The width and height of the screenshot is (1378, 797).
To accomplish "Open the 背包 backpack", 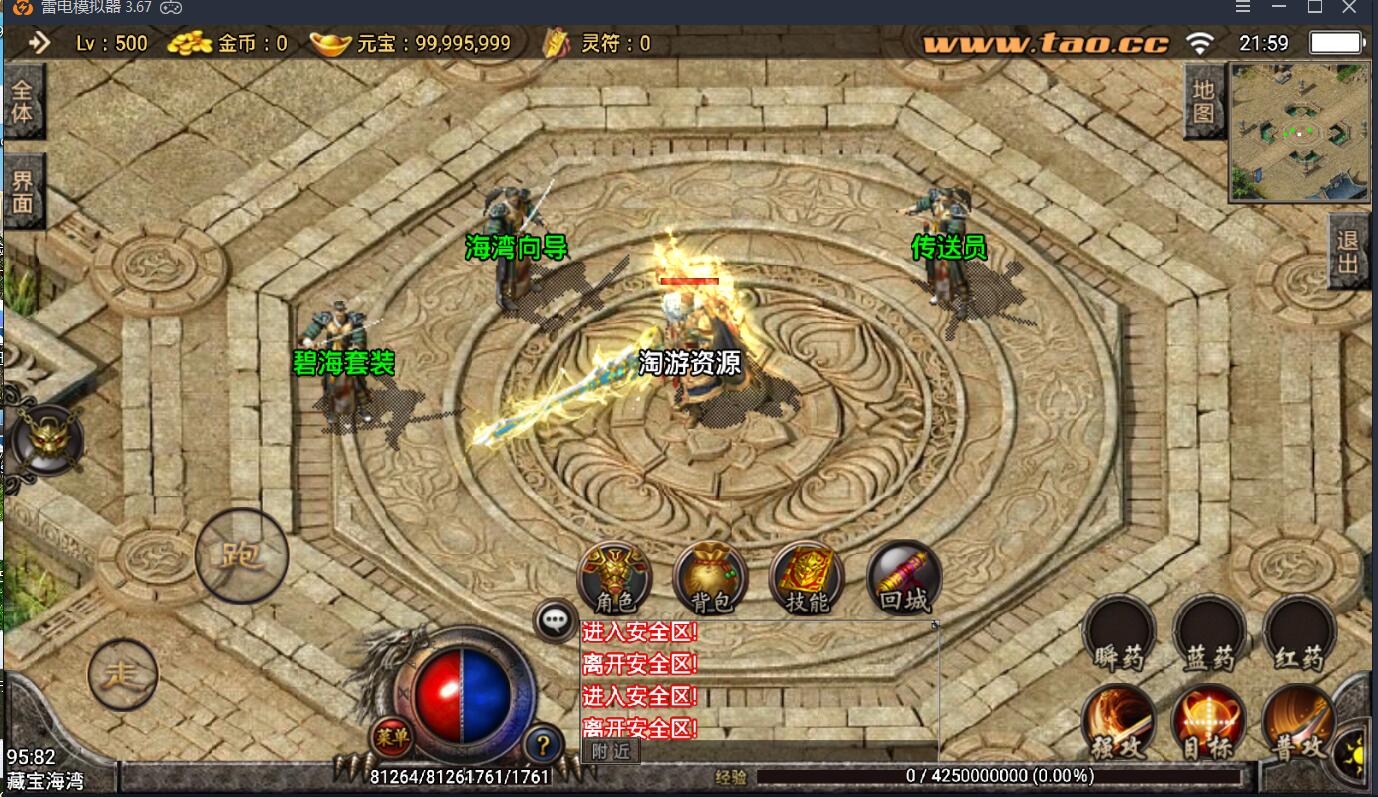I will (x=711, y=578).
